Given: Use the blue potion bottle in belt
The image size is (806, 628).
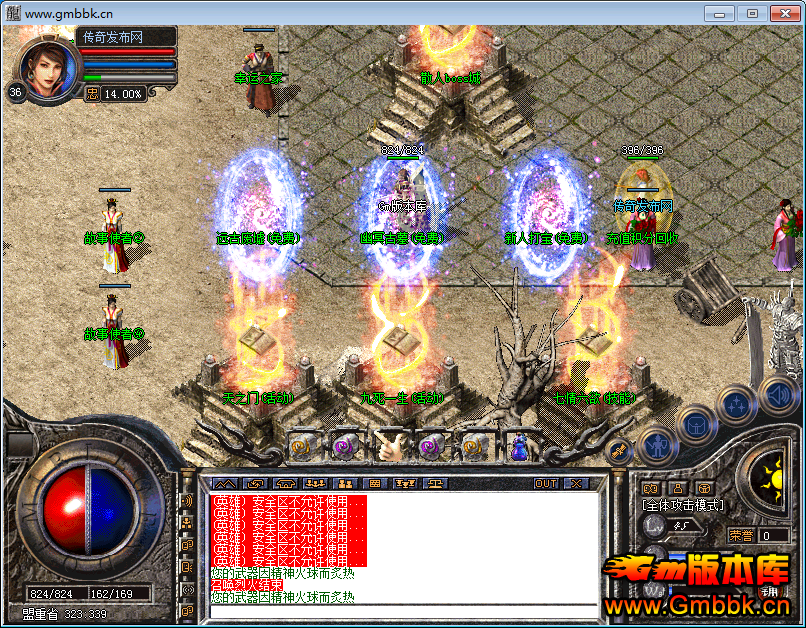Looking at the screenshot, I should pyautogui.click(x=519, y=447).
